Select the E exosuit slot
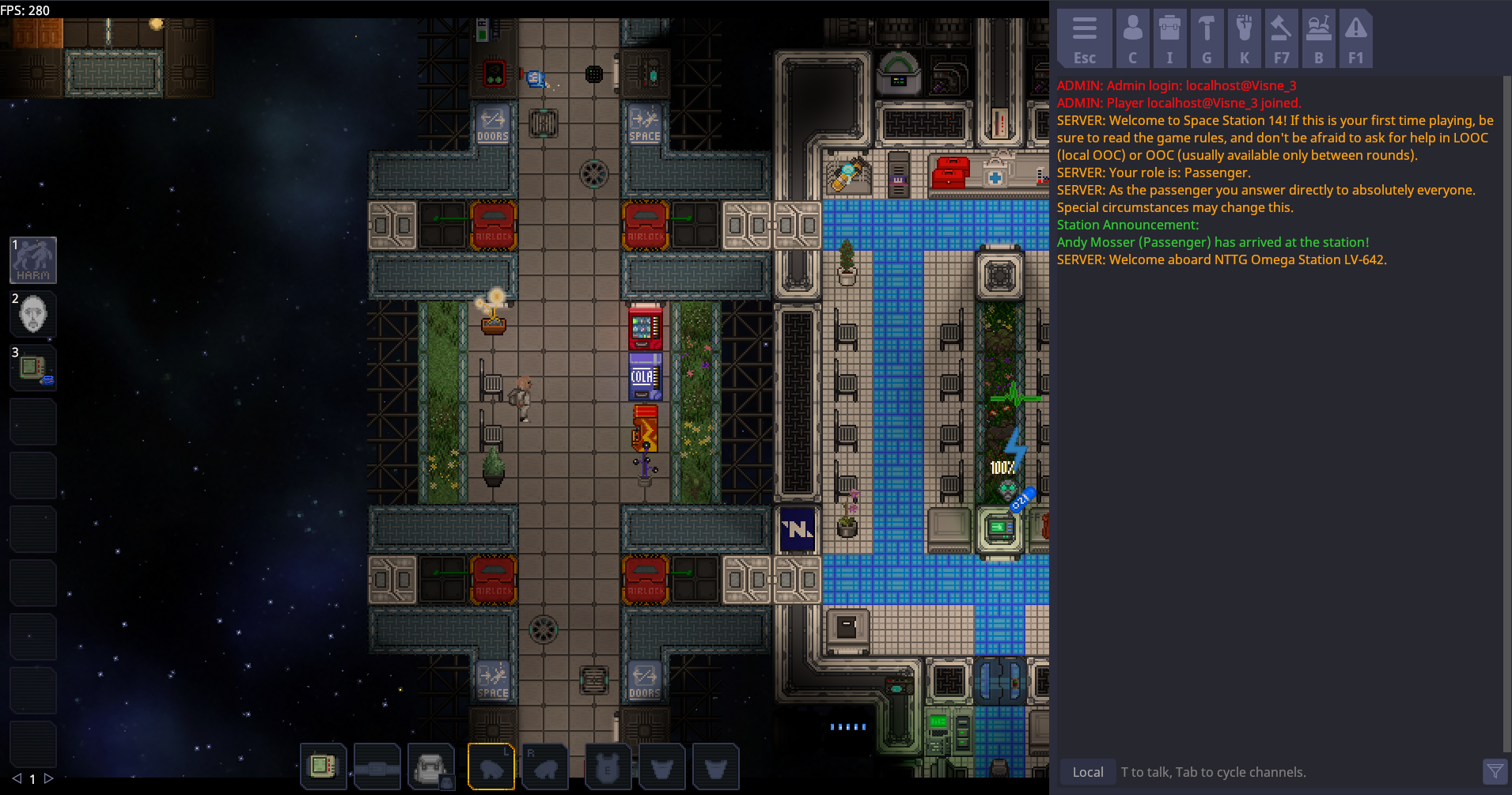Image resolution: width=1512 pixels, height=795 pixels. [x=608, y=766]
